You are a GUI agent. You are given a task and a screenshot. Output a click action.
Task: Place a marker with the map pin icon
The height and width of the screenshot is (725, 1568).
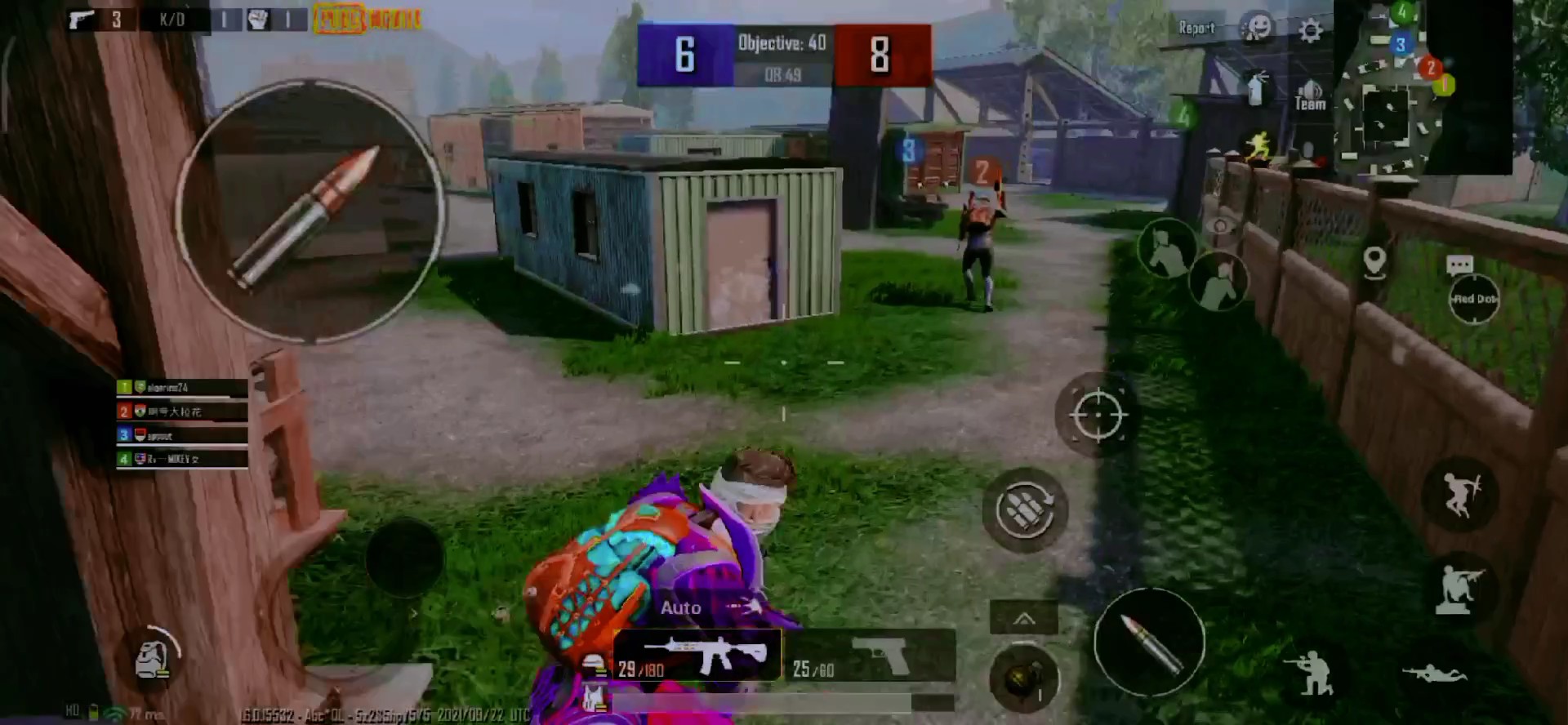1374,262
